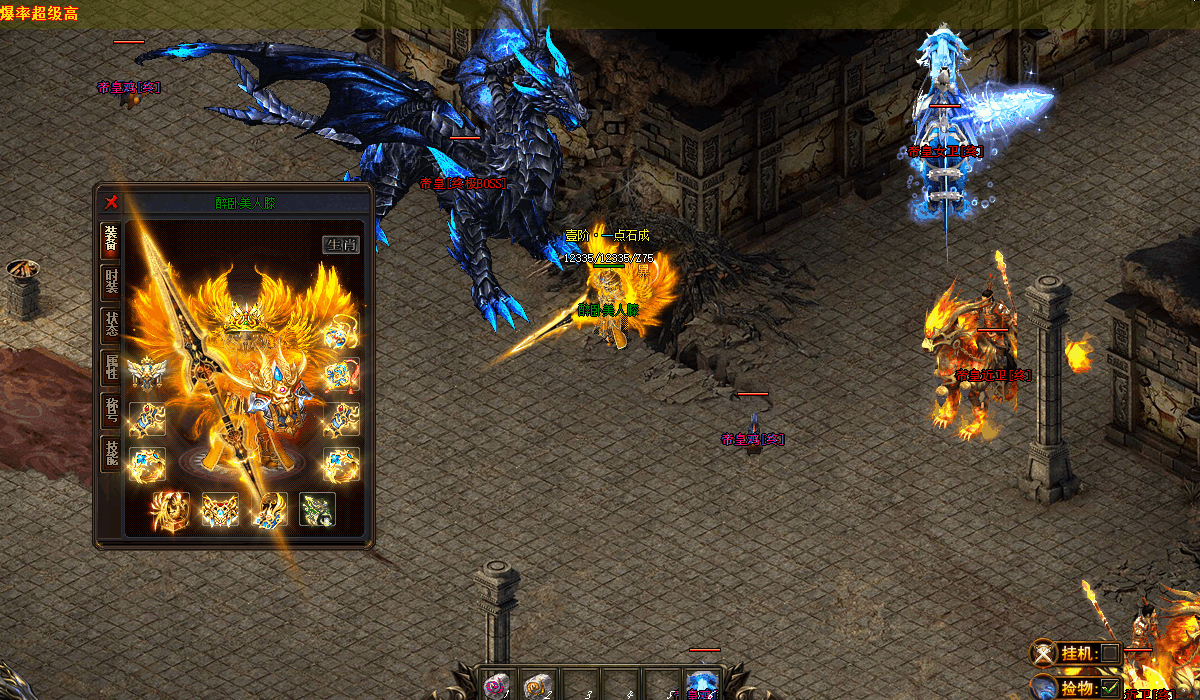The height and width of the screenshot is (700, 1200).
Task: Toggle the 捡物 auto-pickup checkbox
Action: (1109, 688)
